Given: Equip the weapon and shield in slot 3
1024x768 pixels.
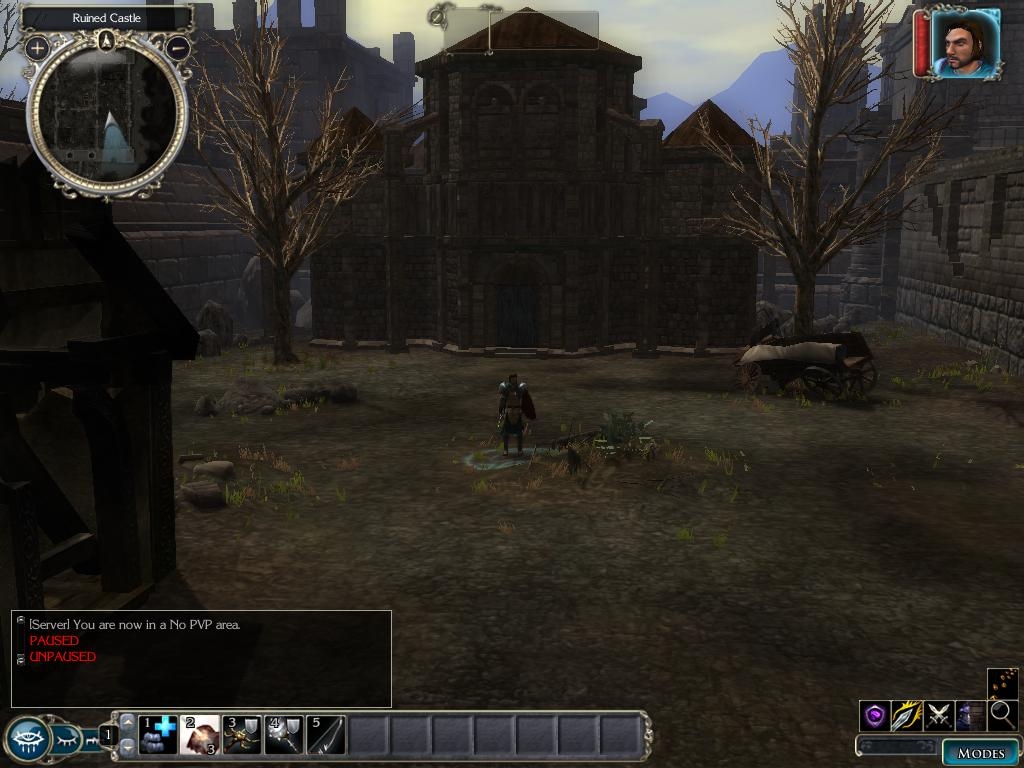Looking at the screenshot, I should pyautogui.click(x=241, y=735).
